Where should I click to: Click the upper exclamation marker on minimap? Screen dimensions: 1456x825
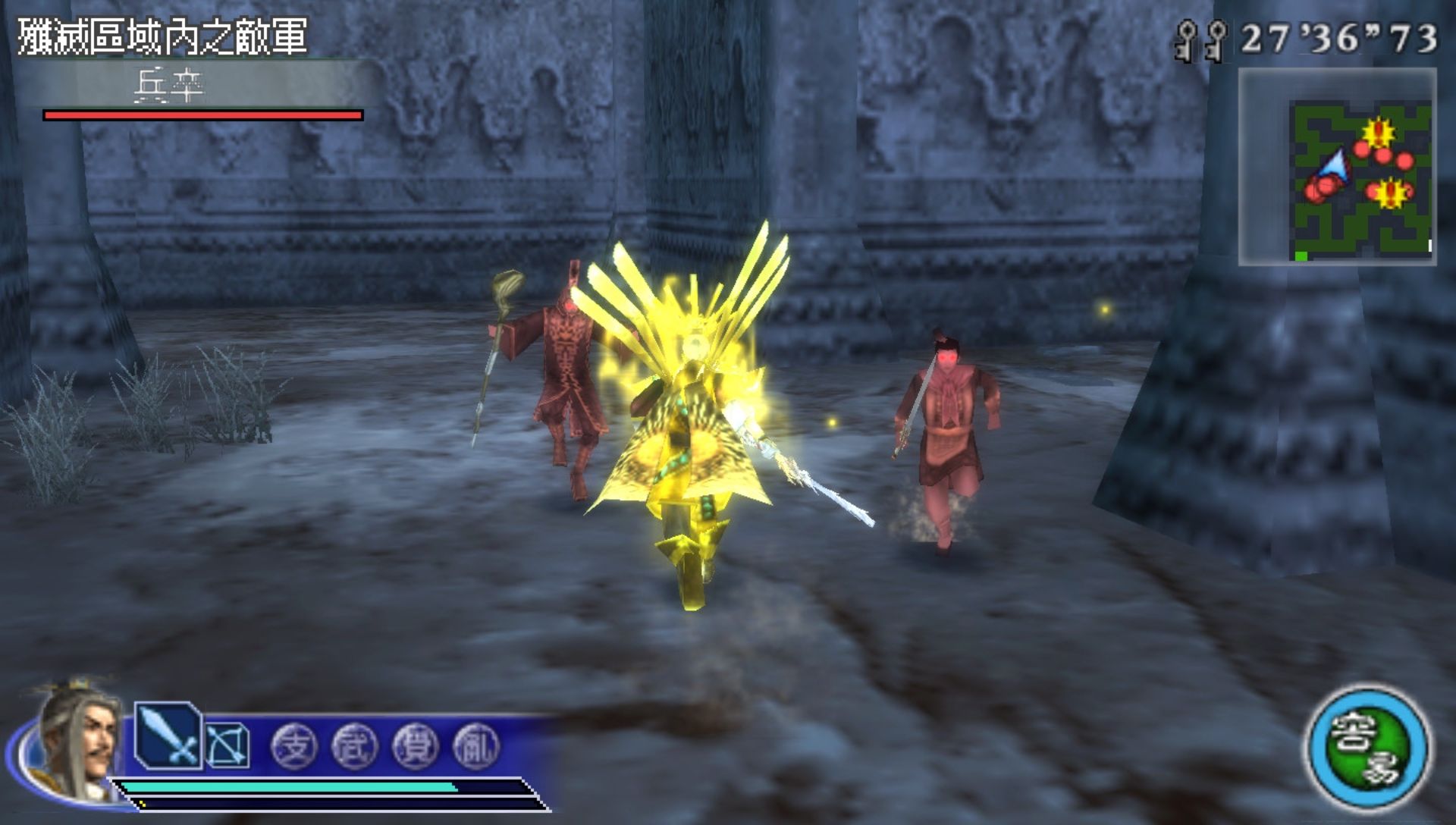tap(1377, 133)
